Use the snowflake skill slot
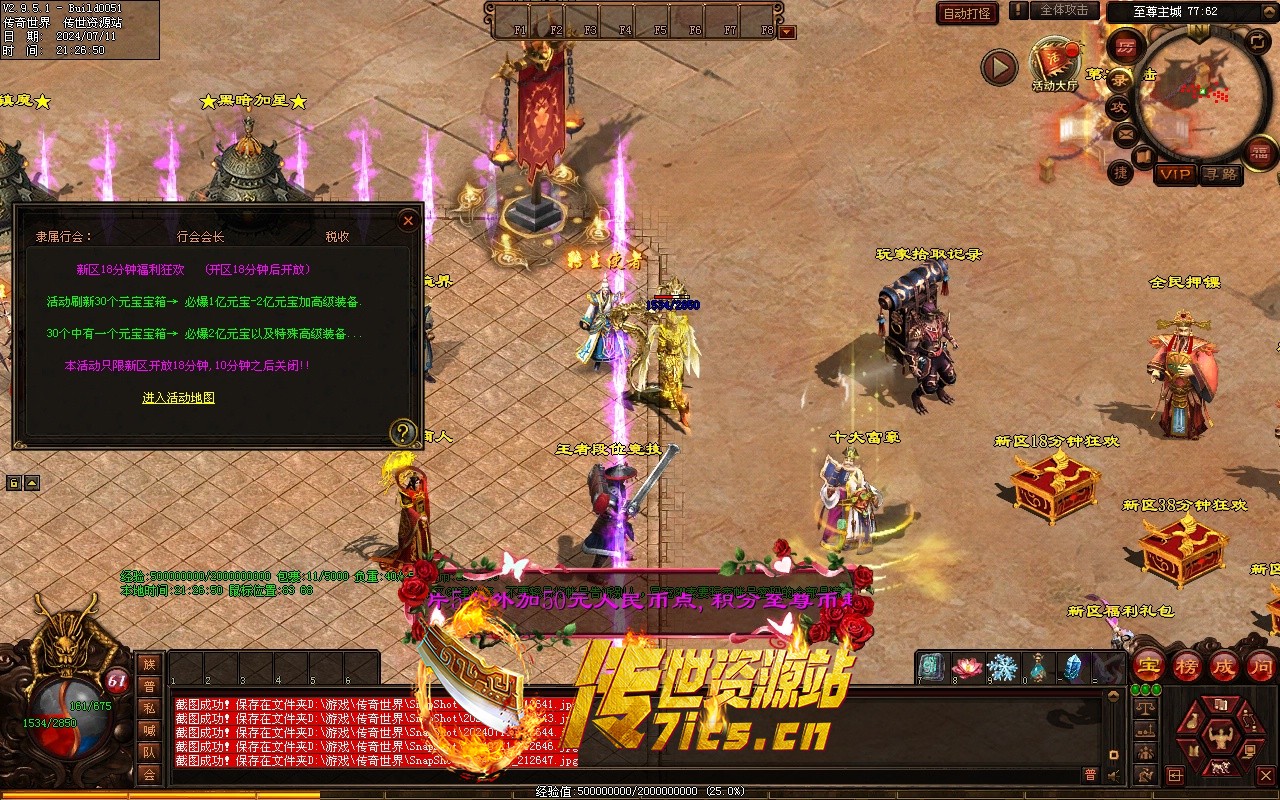 1002,667
